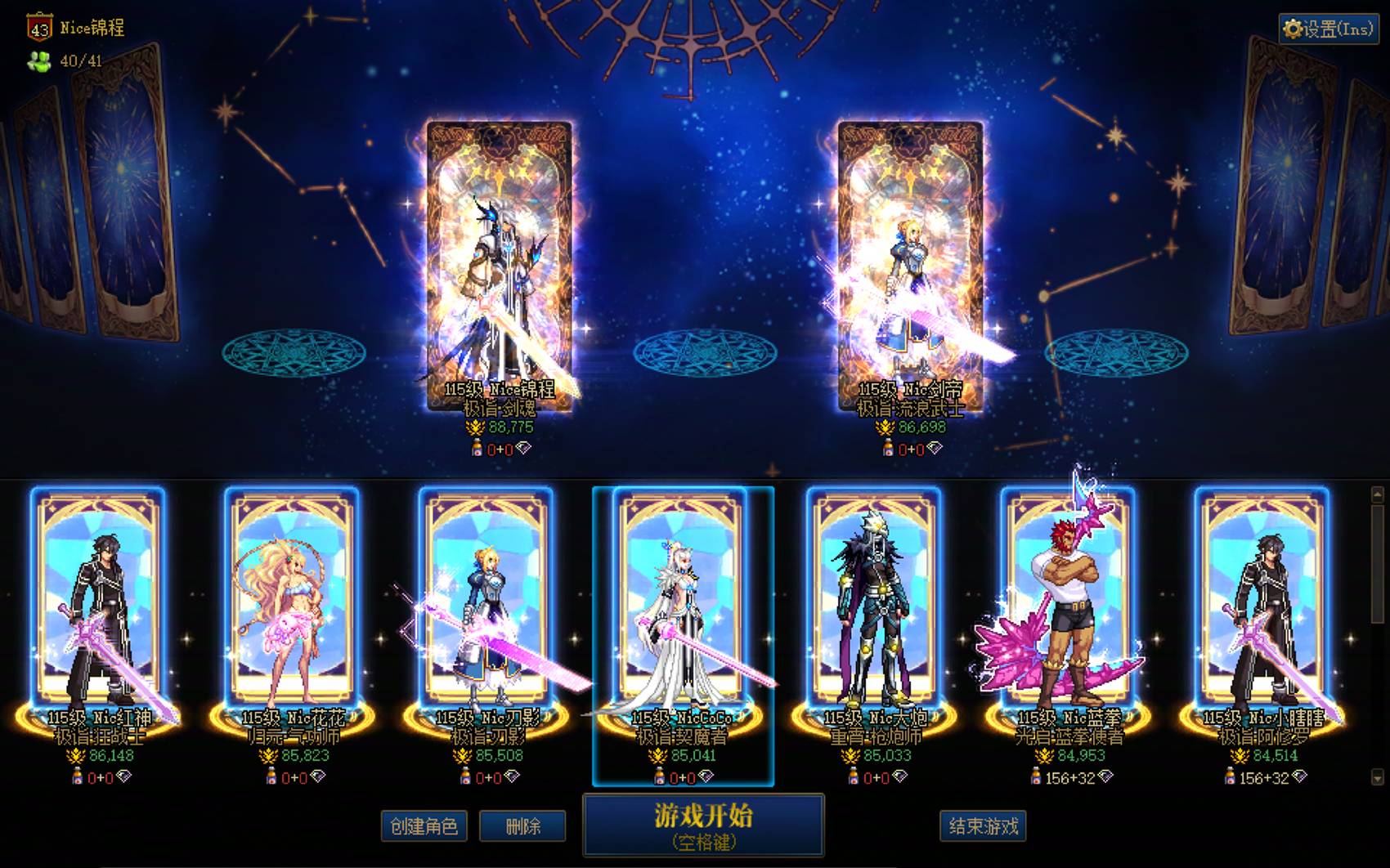Click the 删除 delete button
This screenshot has height=868, width=1390.
523,826
